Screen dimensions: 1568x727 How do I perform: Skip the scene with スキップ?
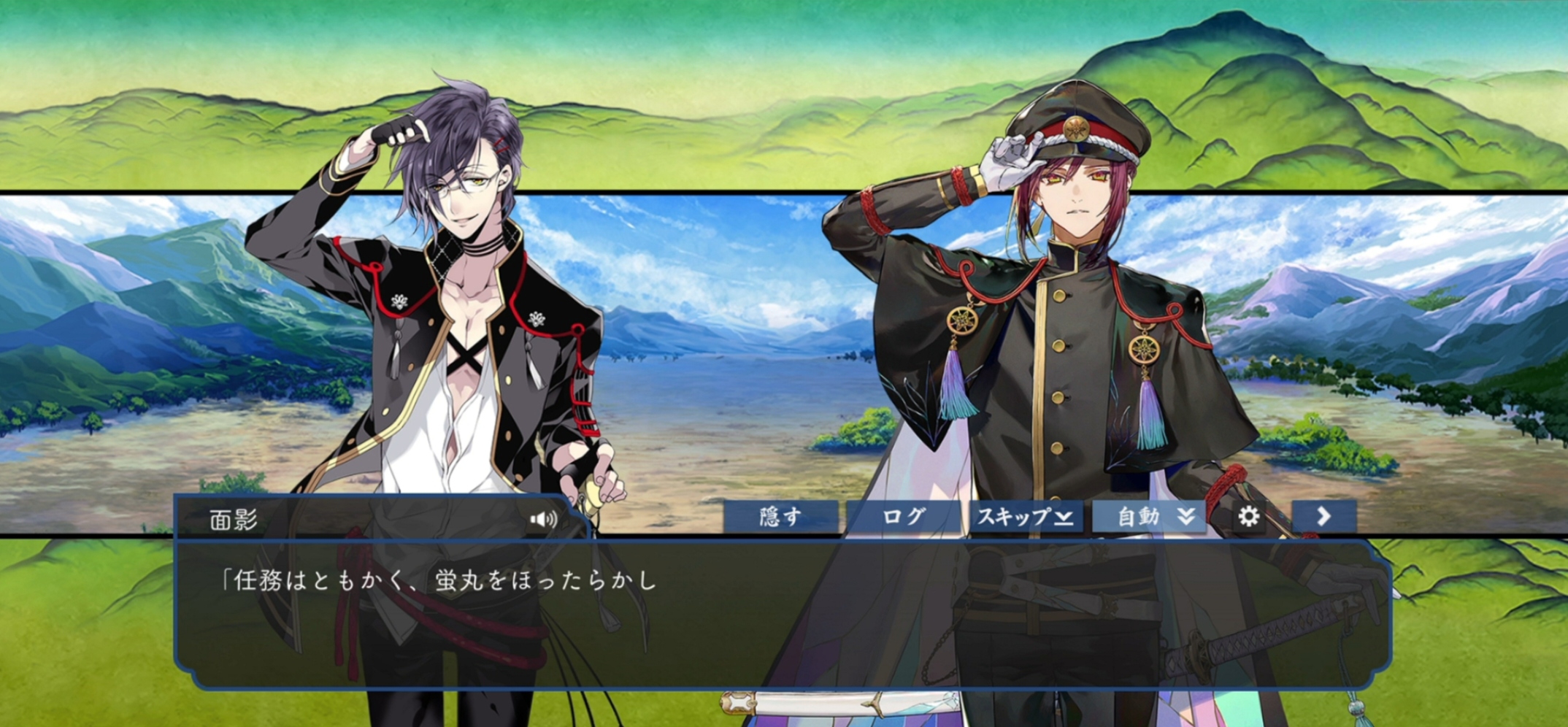coord(1026,517)
